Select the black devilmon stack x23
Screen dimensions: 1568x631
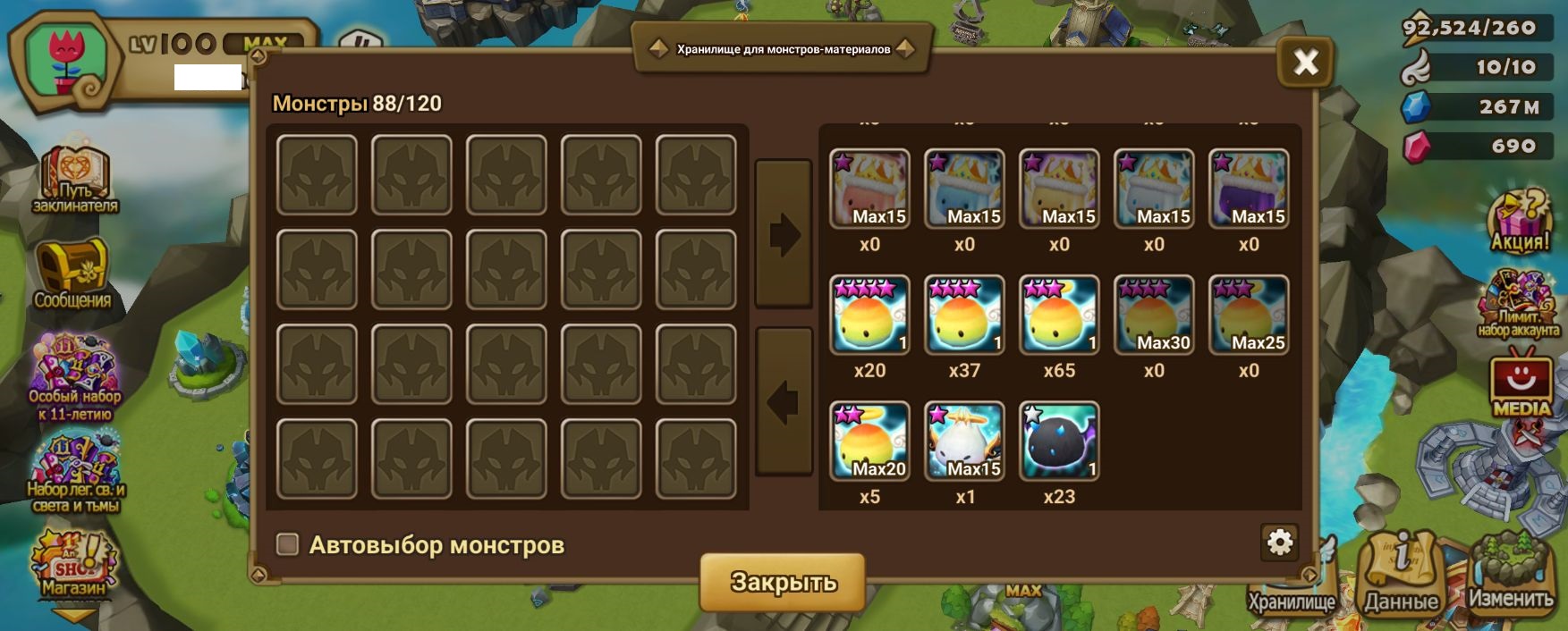click(1059, 442)
